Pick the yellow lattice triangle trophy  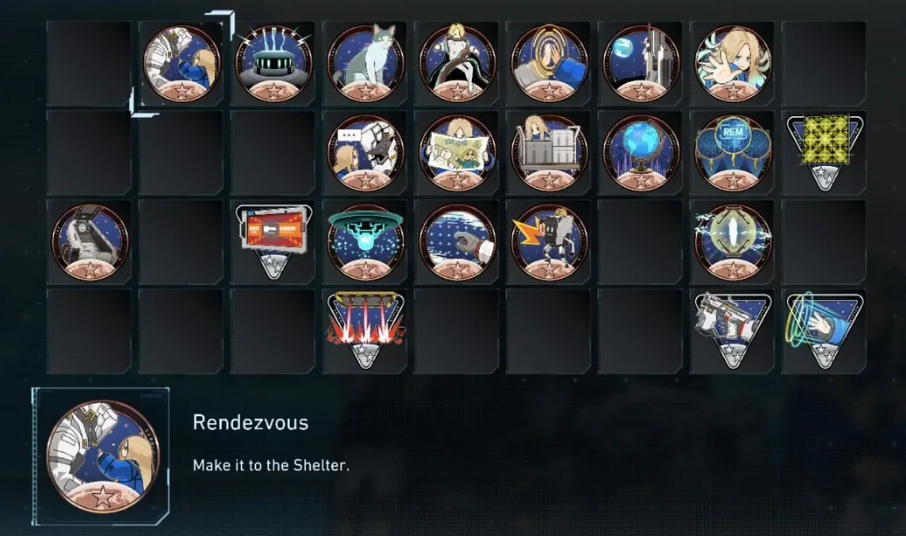point(825,150)
